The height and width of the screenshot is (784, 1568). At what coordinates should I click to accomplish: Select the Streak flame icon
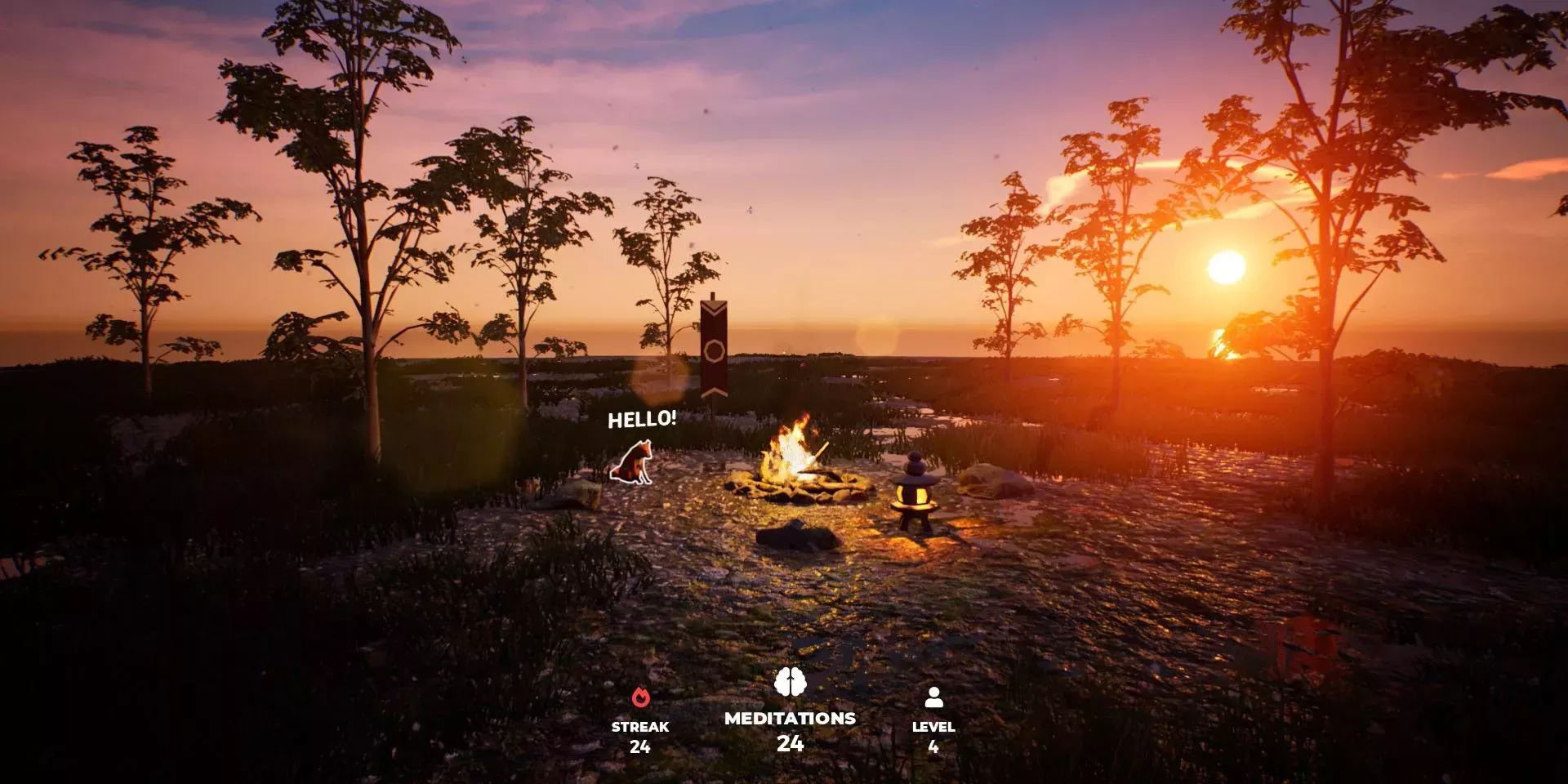point(640,697)
